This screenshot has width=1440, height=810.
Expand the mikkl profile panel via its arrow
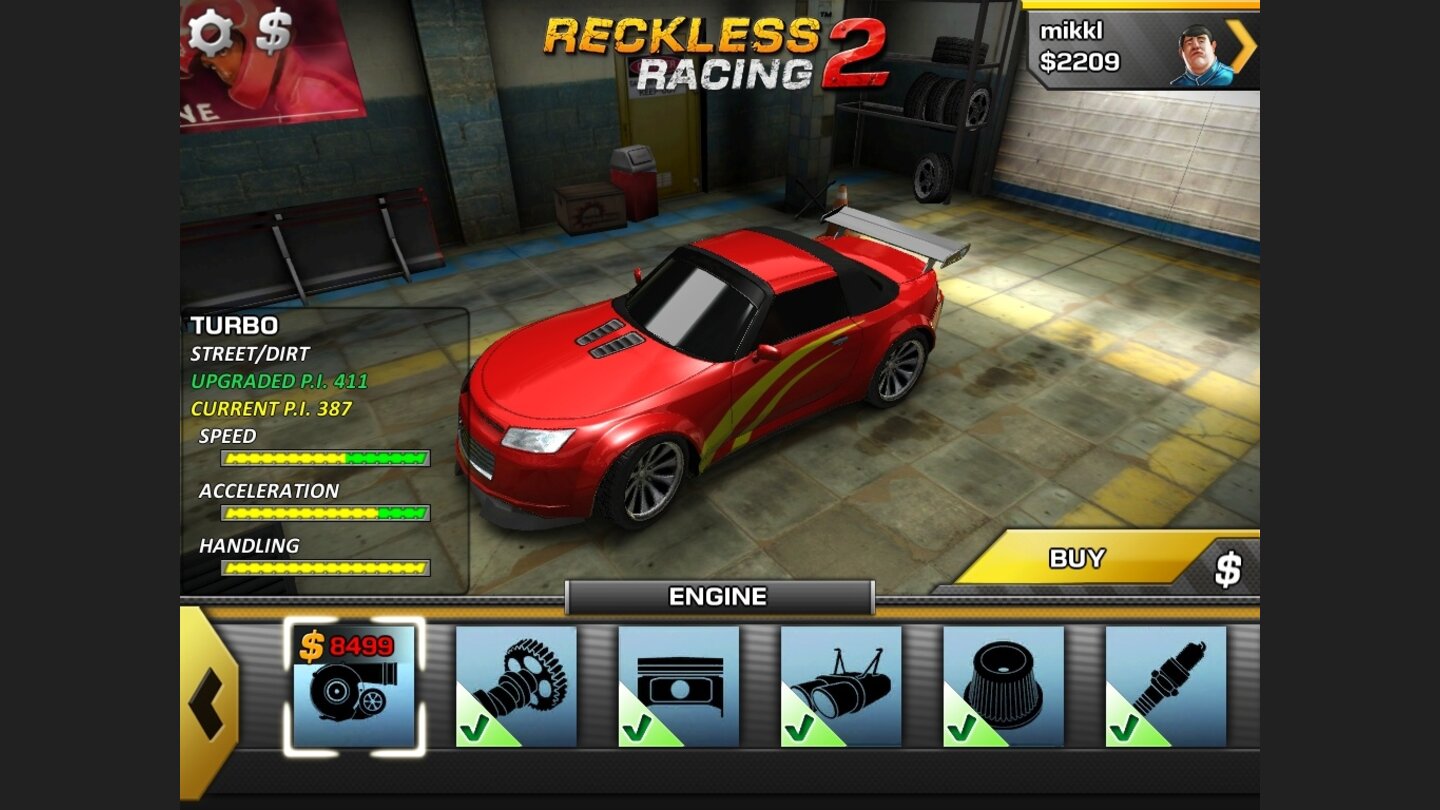(x=1241, y=44)
